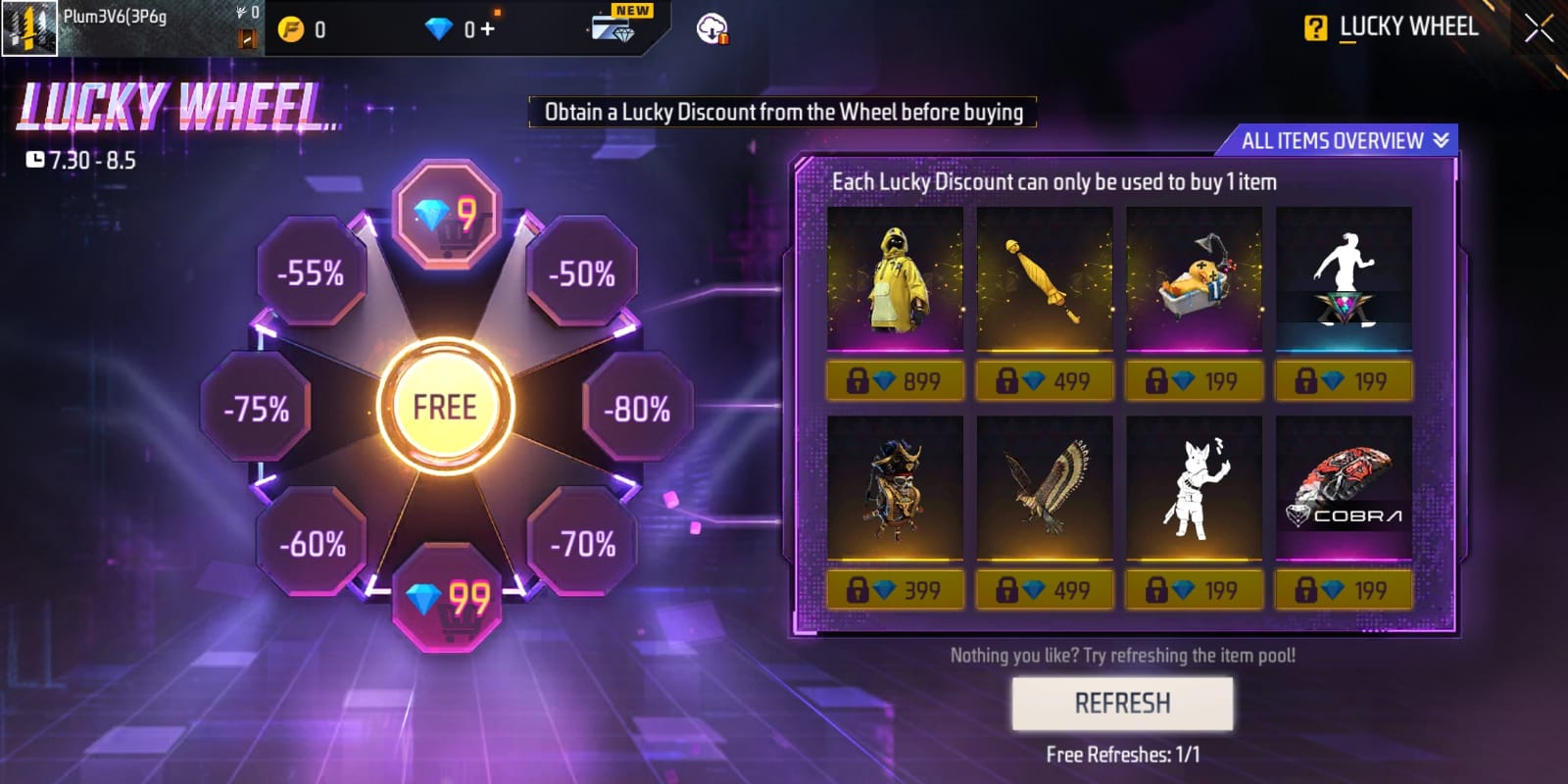Viewport: 1568px width, 784px height.
Task: Expand All Items Overview
Action: 1344,140
